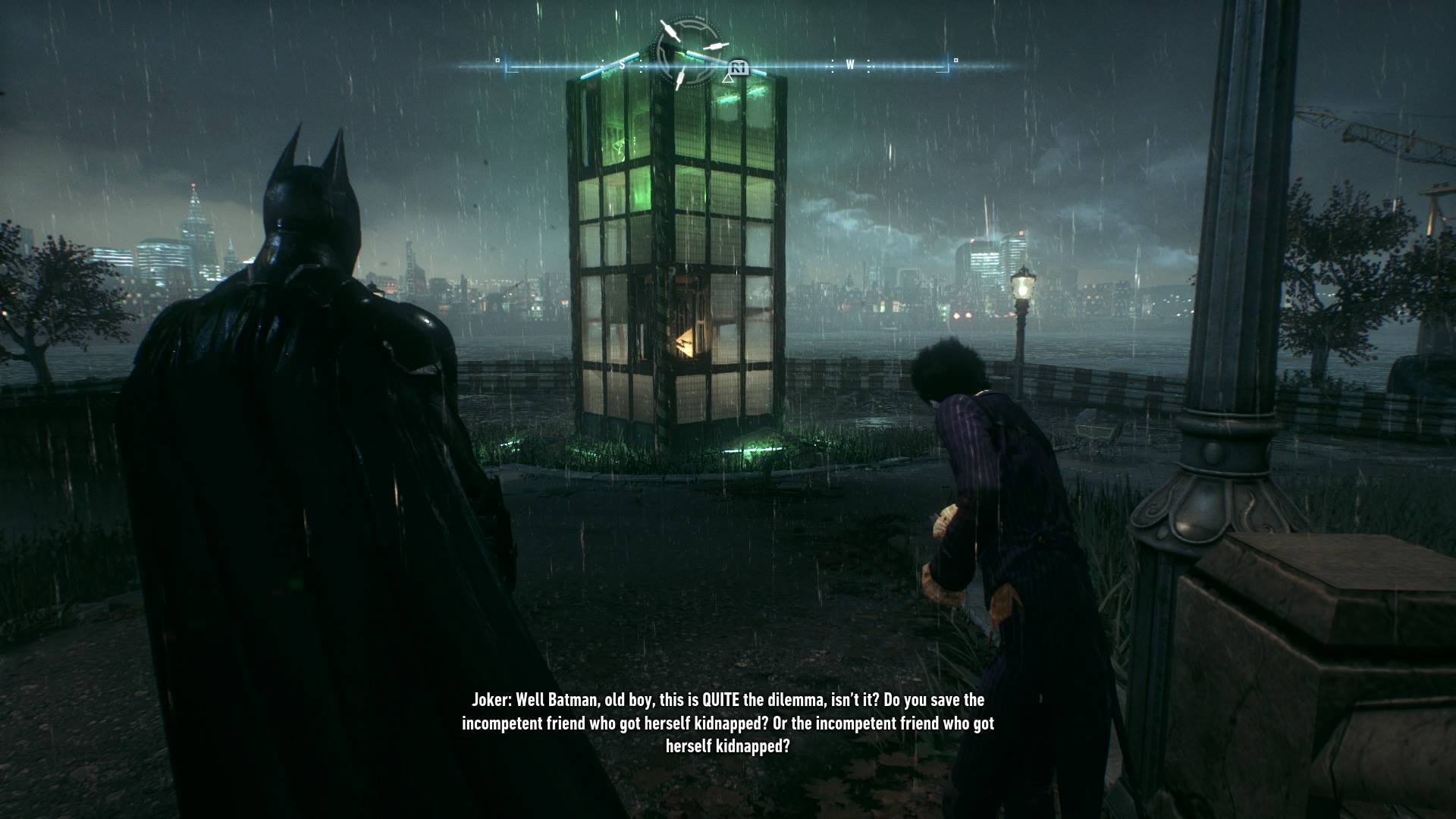This screenshot has height=819, width=1456.
Task: Select the circular objective marker on the compass
Action: pyautogui.click(x=689, y=53)
